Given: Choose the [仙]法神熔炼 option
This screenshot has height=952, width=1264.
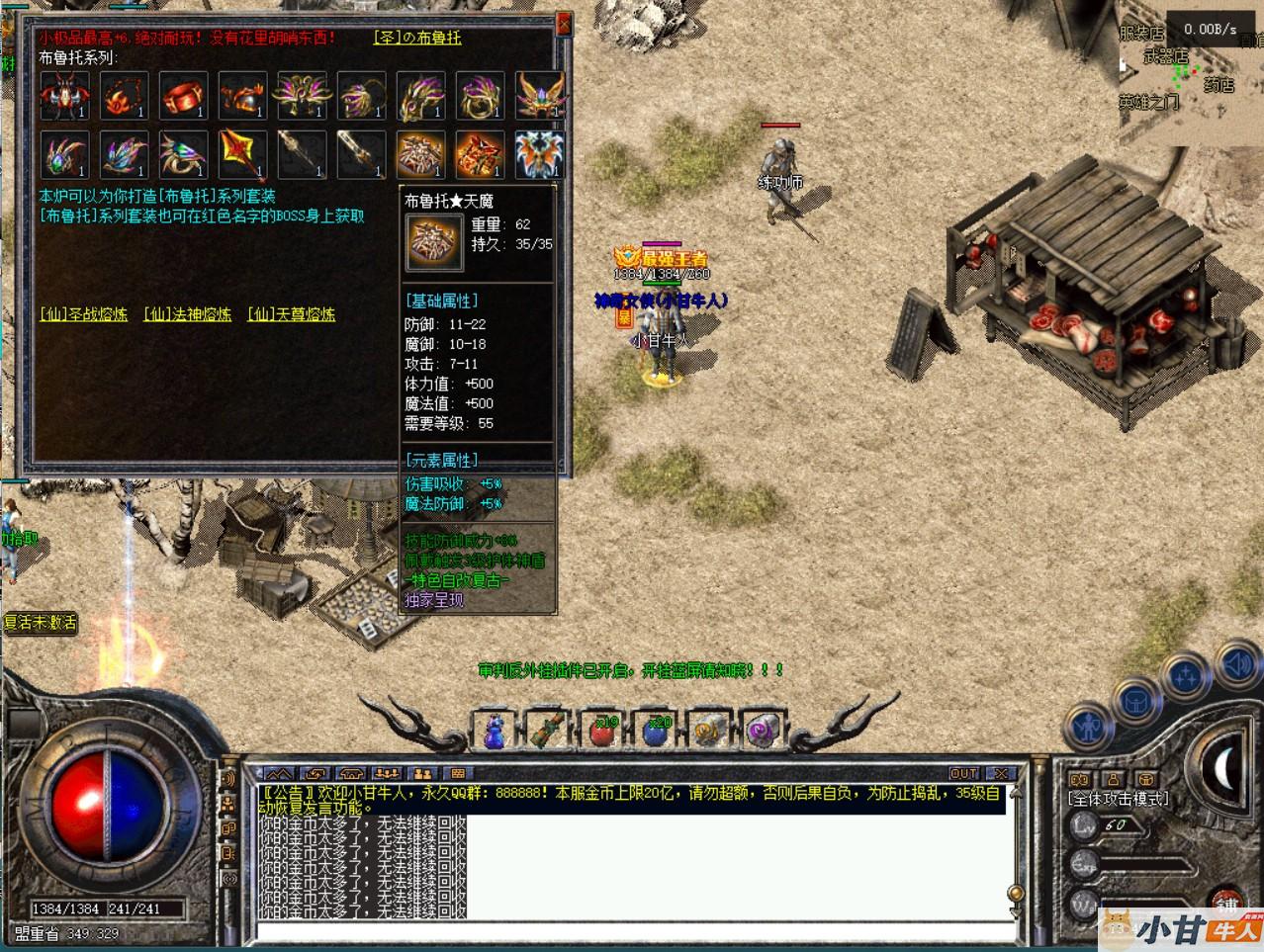Looking at the screenshot, I should tap(187, 314).
